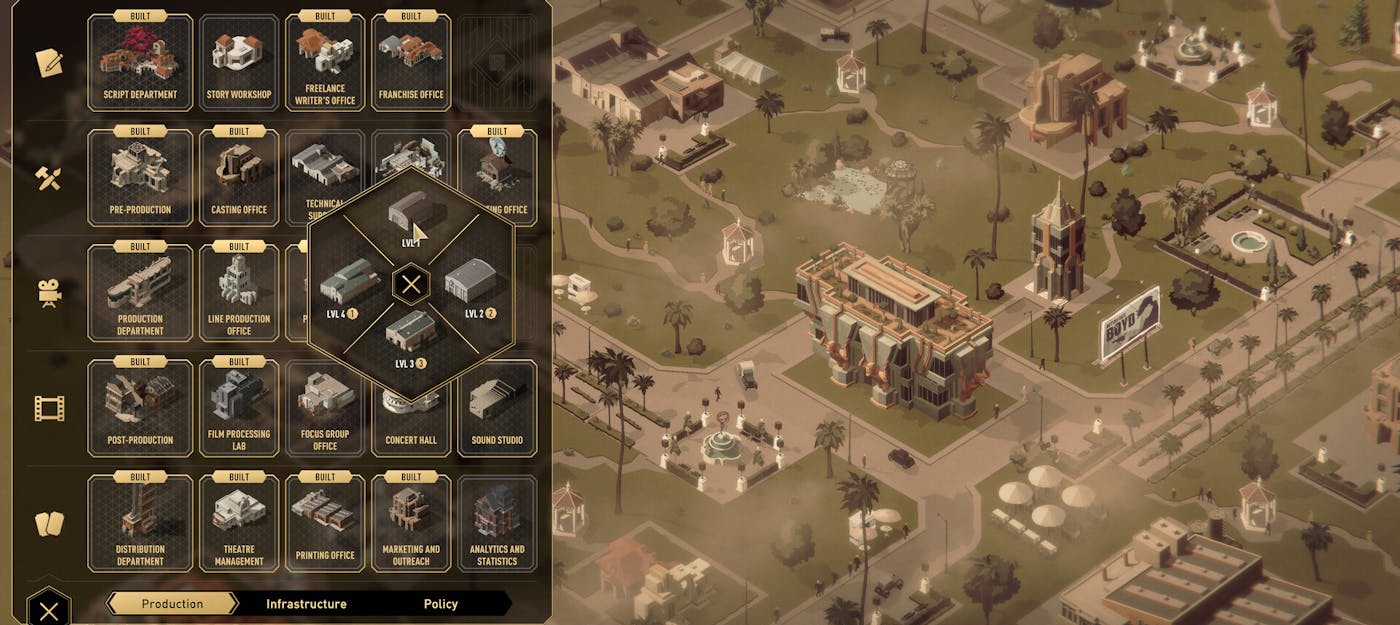Select the Franchise Office building

[x=411, y=62]
